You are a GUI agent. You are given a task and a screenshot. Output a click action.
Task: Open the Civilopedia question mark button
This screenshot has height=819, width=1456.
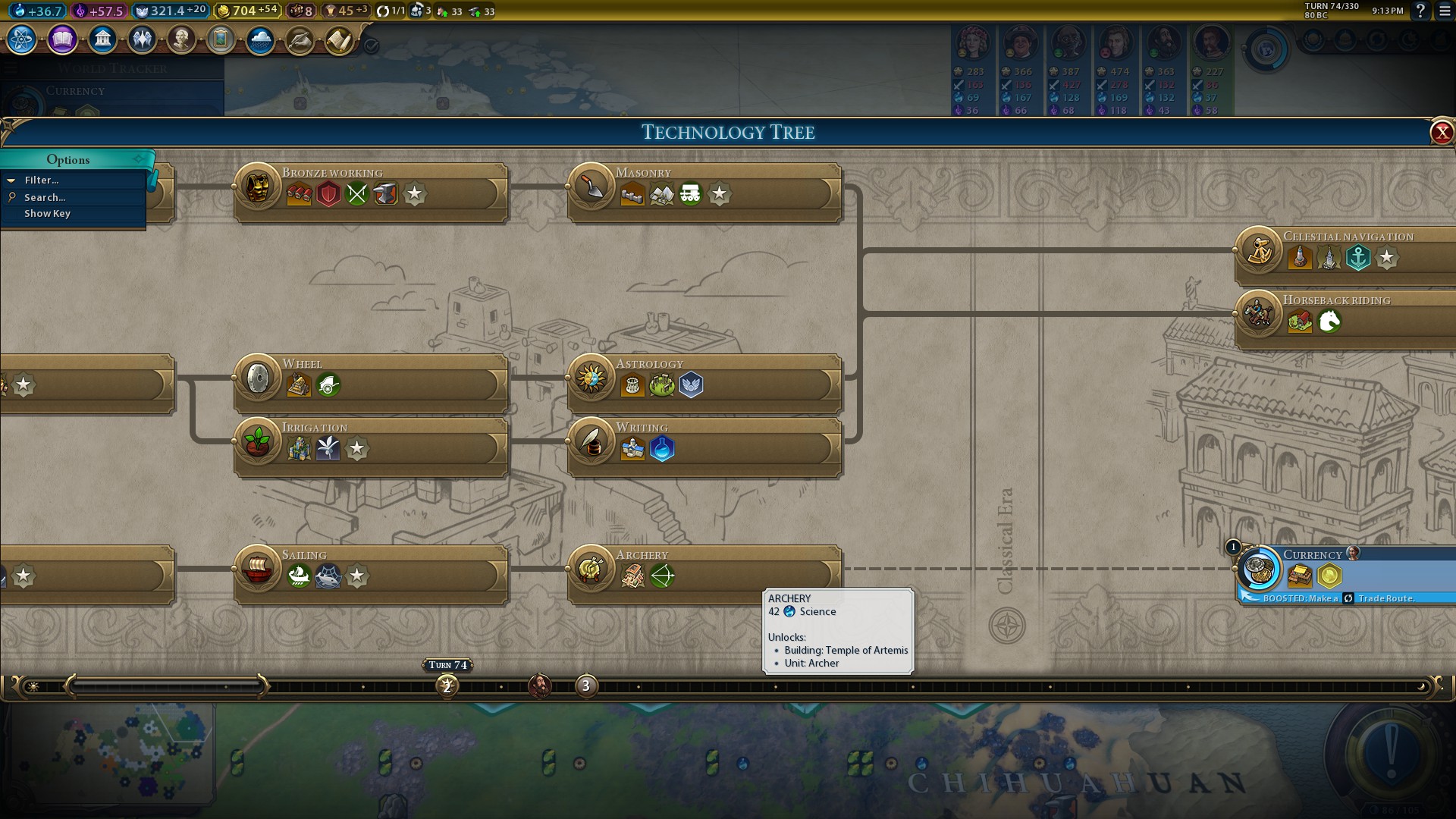(x=1420, y=11)
